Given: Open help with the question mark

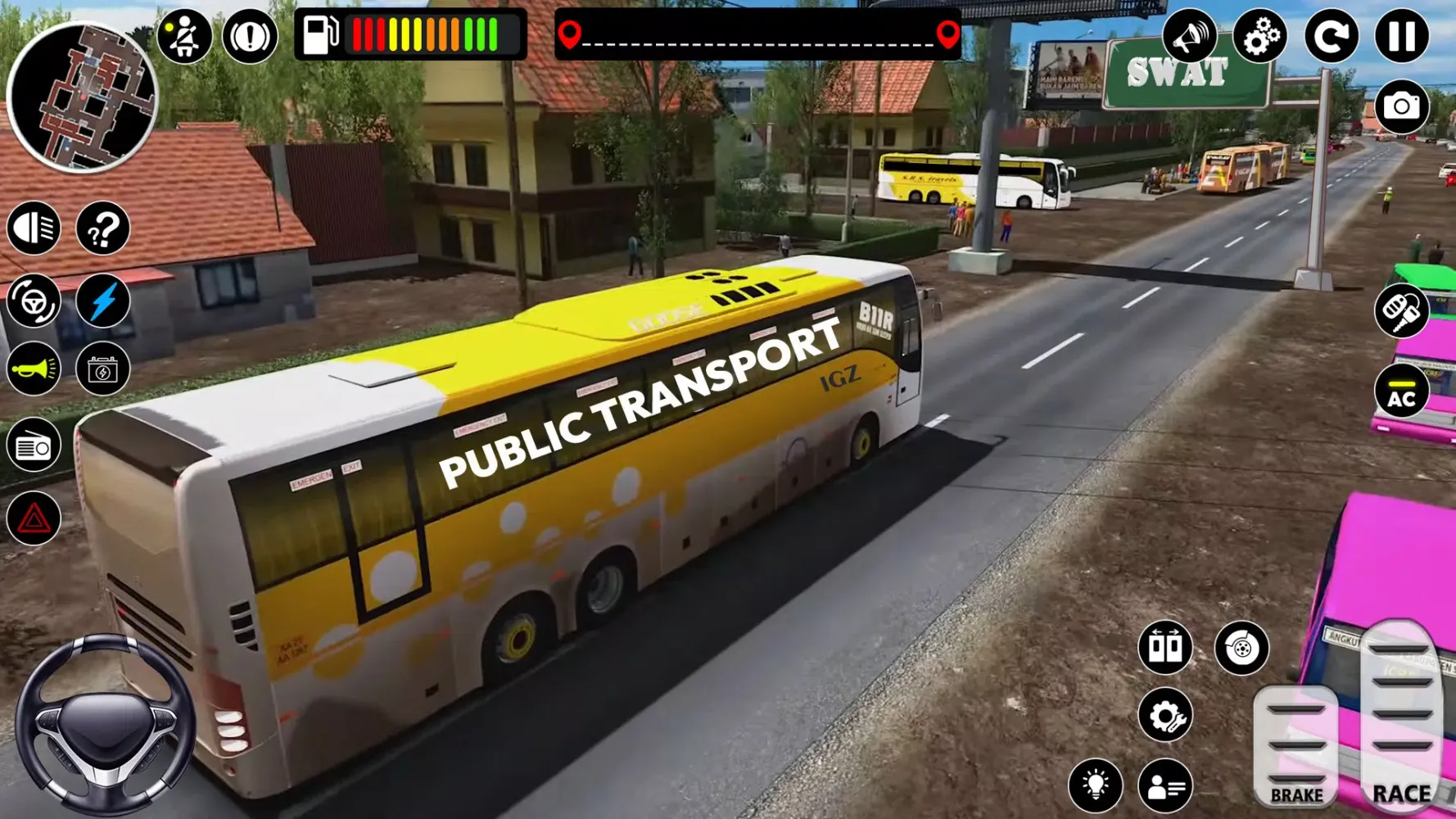Looking at the screenshot, I should click(x=103, y=228).
